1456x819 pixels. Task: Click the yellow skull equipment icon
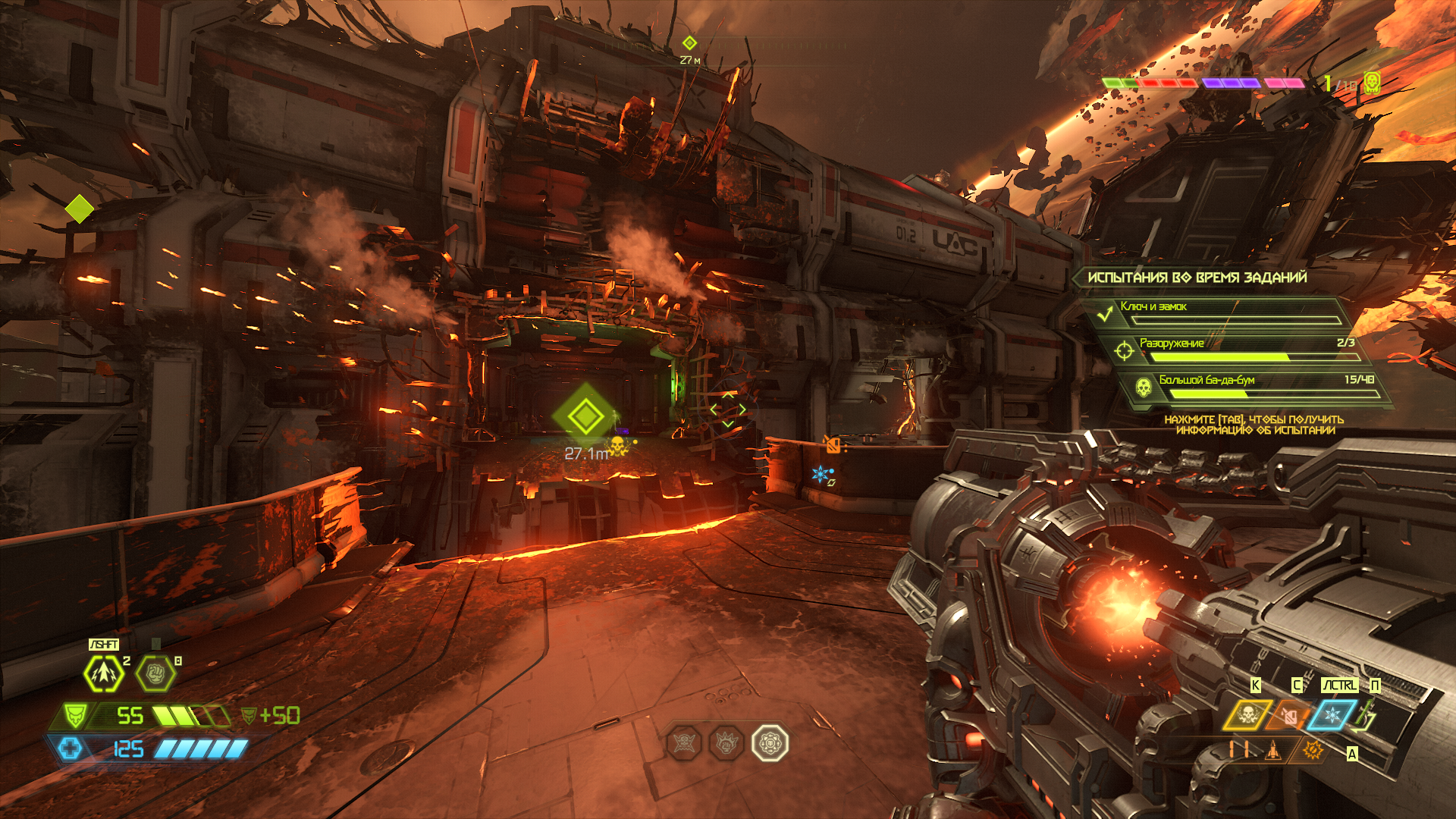[1247, 715]
